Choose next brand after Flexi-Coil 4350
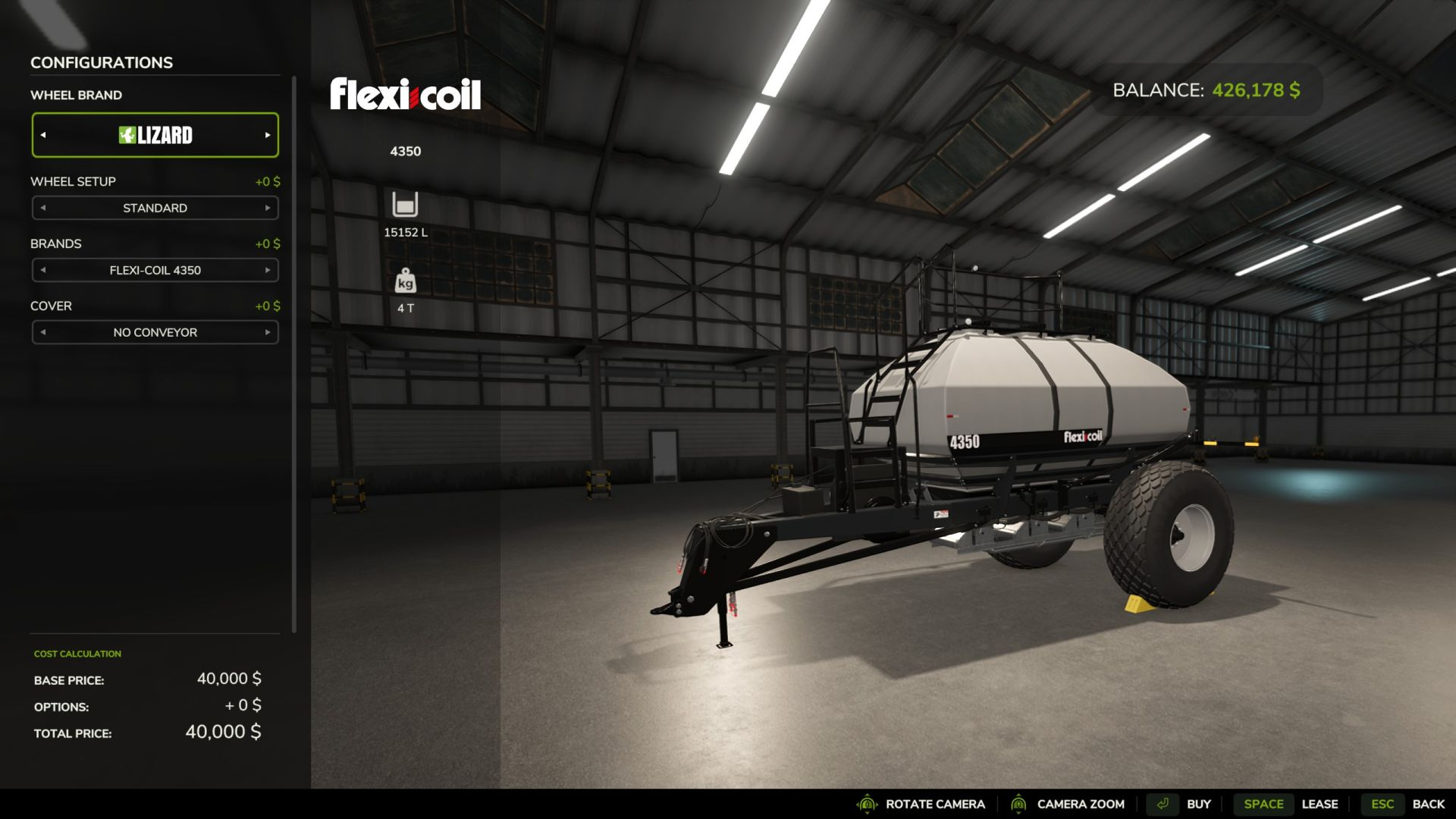1456x819 pixels. (268, 270)
